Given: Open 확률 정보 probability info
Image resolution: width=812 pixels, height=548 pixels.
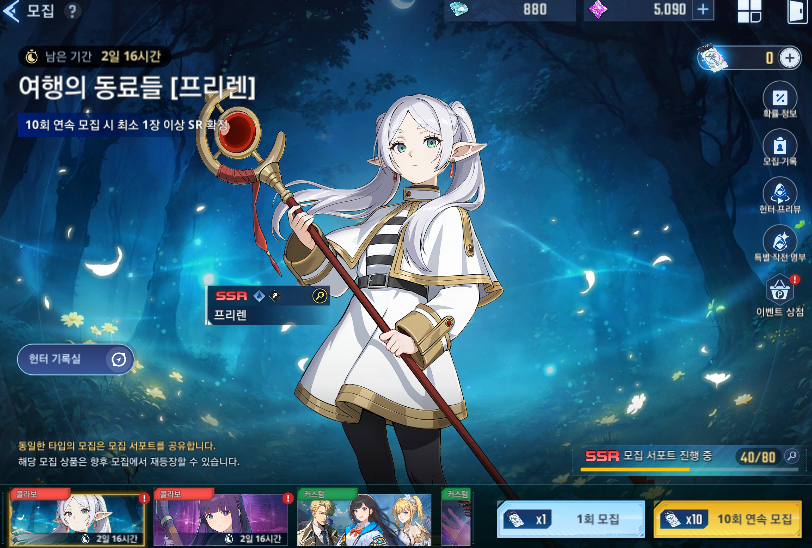Looking at the screenshot, I should click(779, 101).
